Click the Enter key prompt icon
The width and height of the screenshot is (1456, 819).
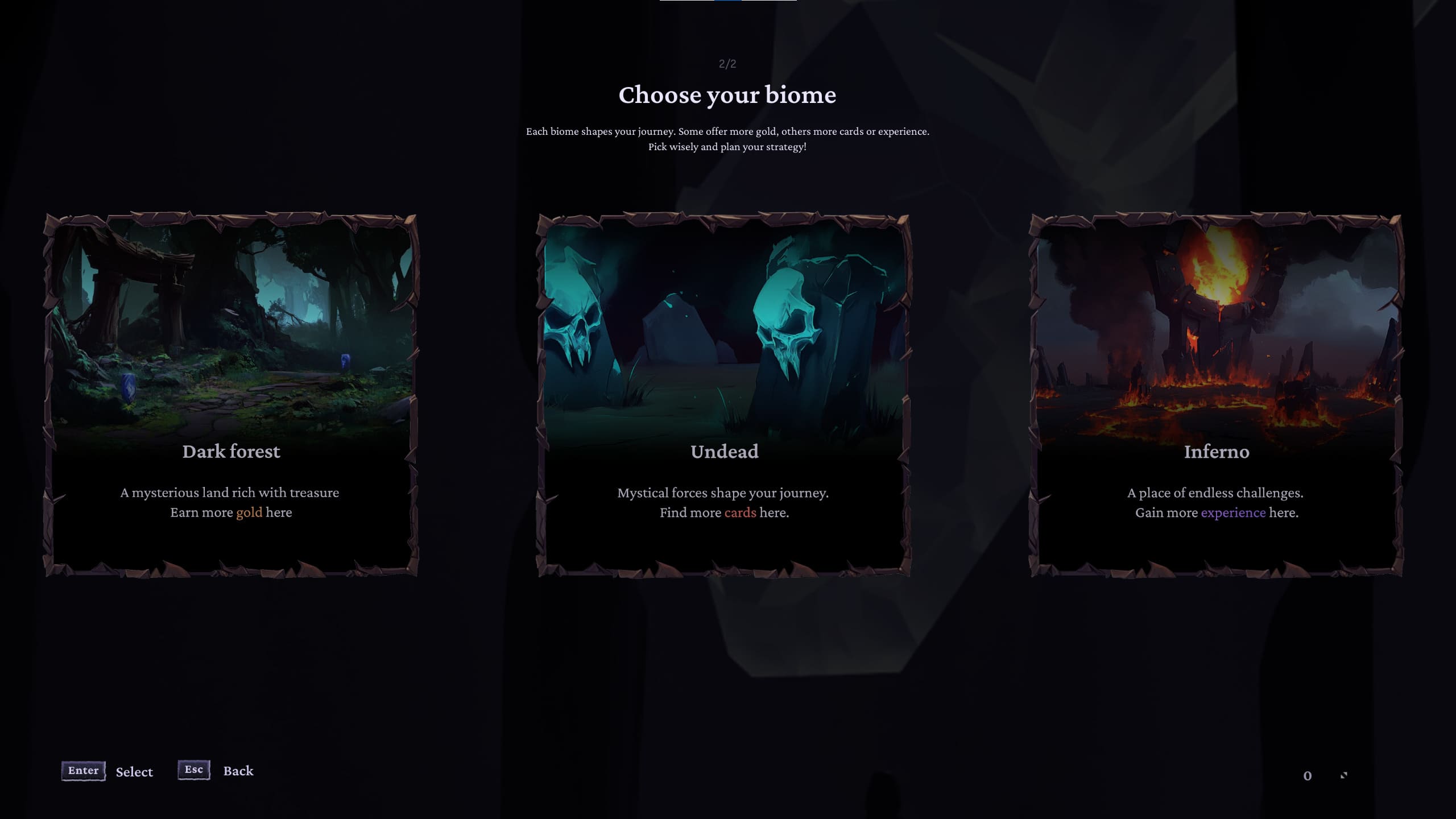pos(83,771)
